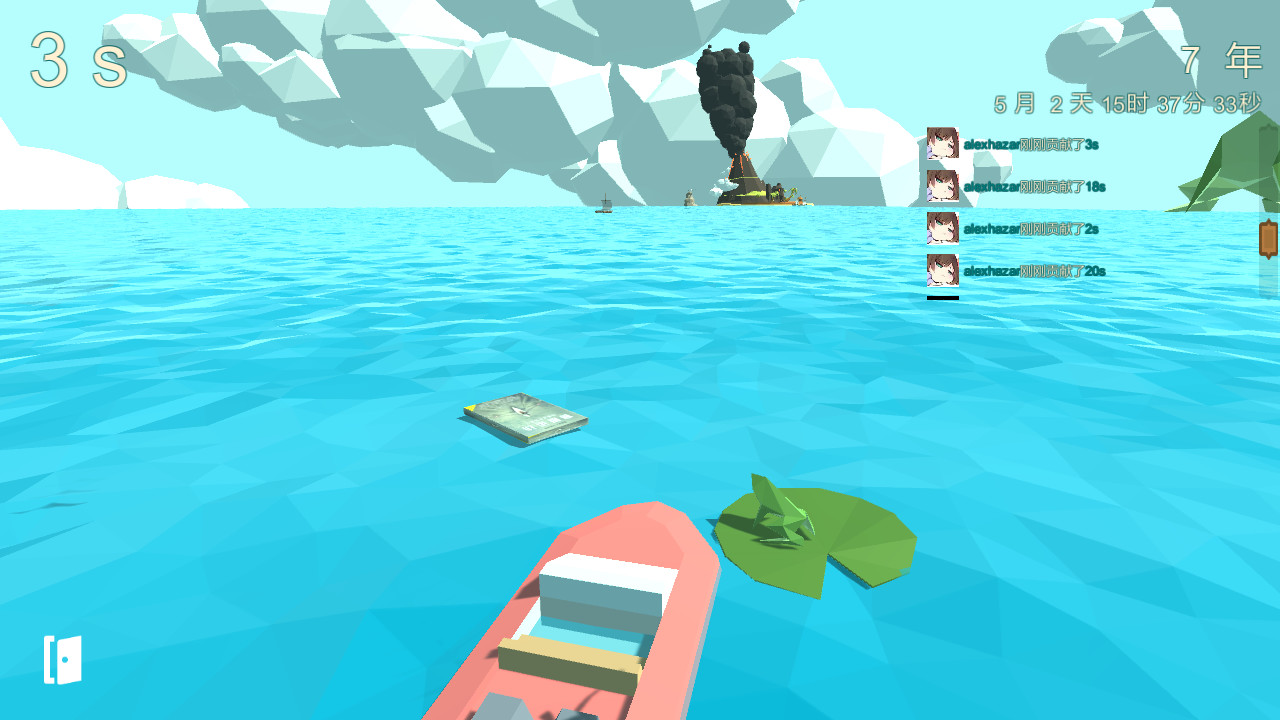
Task: Click the 7 年 year counter
Action: [1220, 58]
